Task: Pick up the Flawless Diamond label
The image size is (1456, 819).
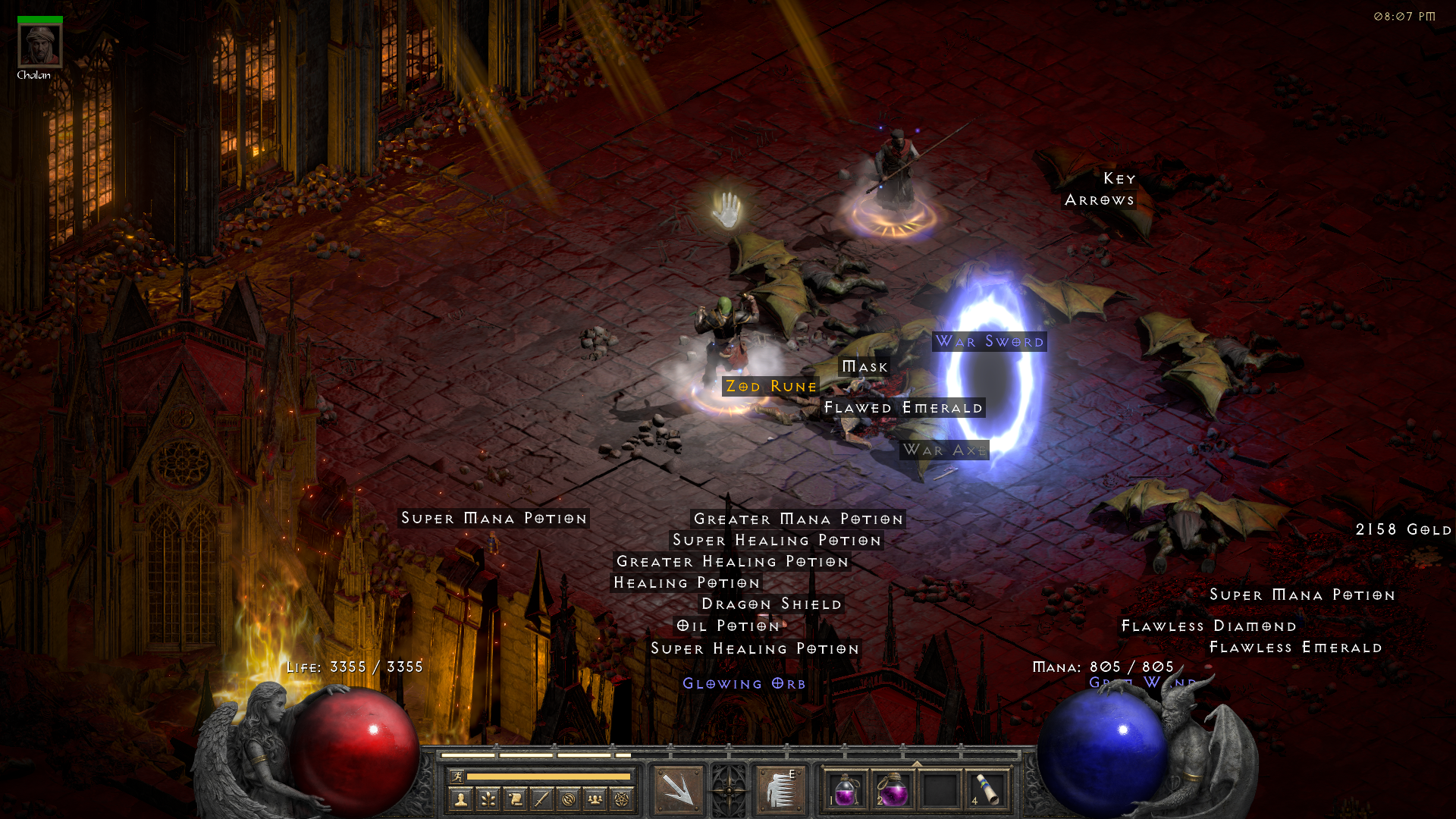Action: tap(1209, 626)
